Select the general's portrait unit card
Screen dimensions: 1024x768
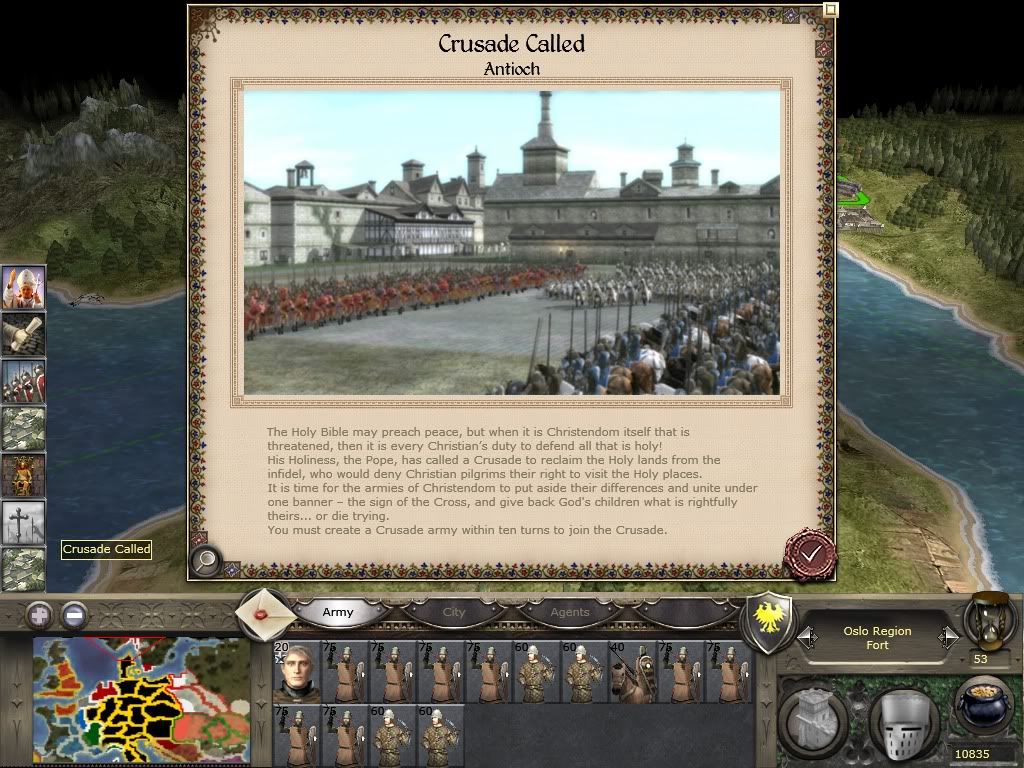pyautogui.click(x=296, y=672)
